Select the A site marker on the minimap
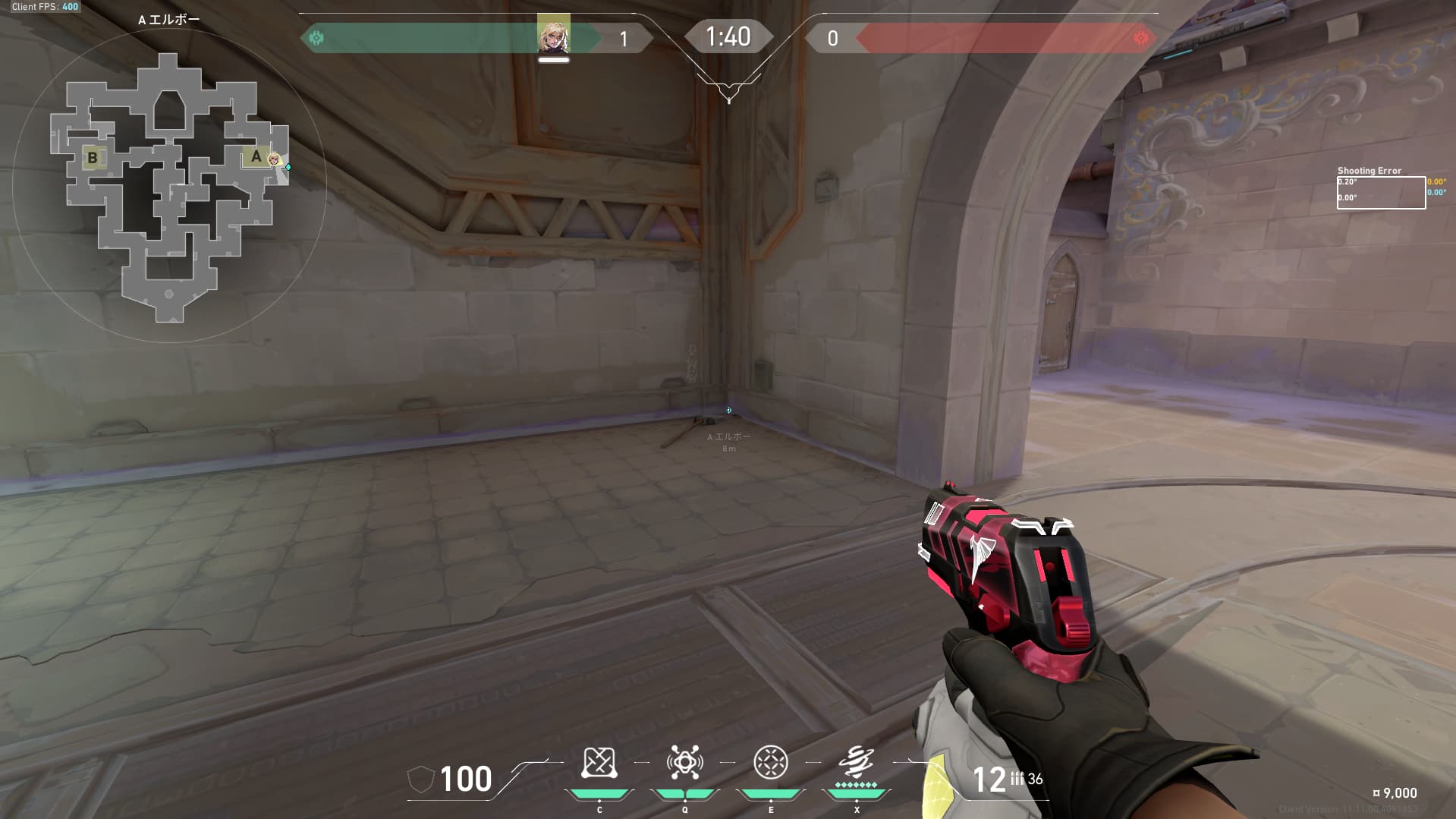The width and height of the screenshot is (1456, 819). [256, 156]
